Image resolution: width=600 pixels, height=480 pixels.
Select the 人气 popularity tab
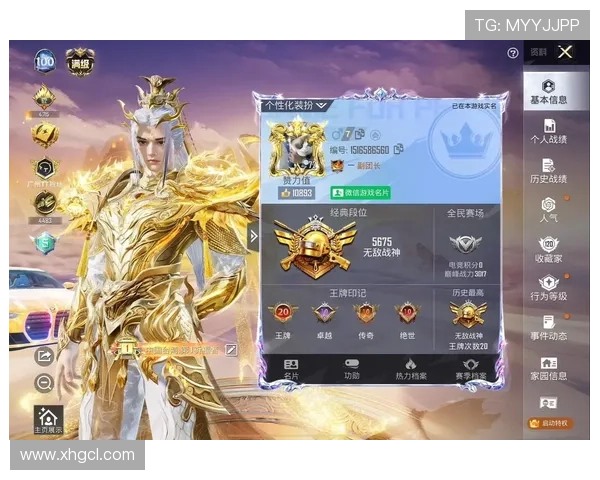548,210
